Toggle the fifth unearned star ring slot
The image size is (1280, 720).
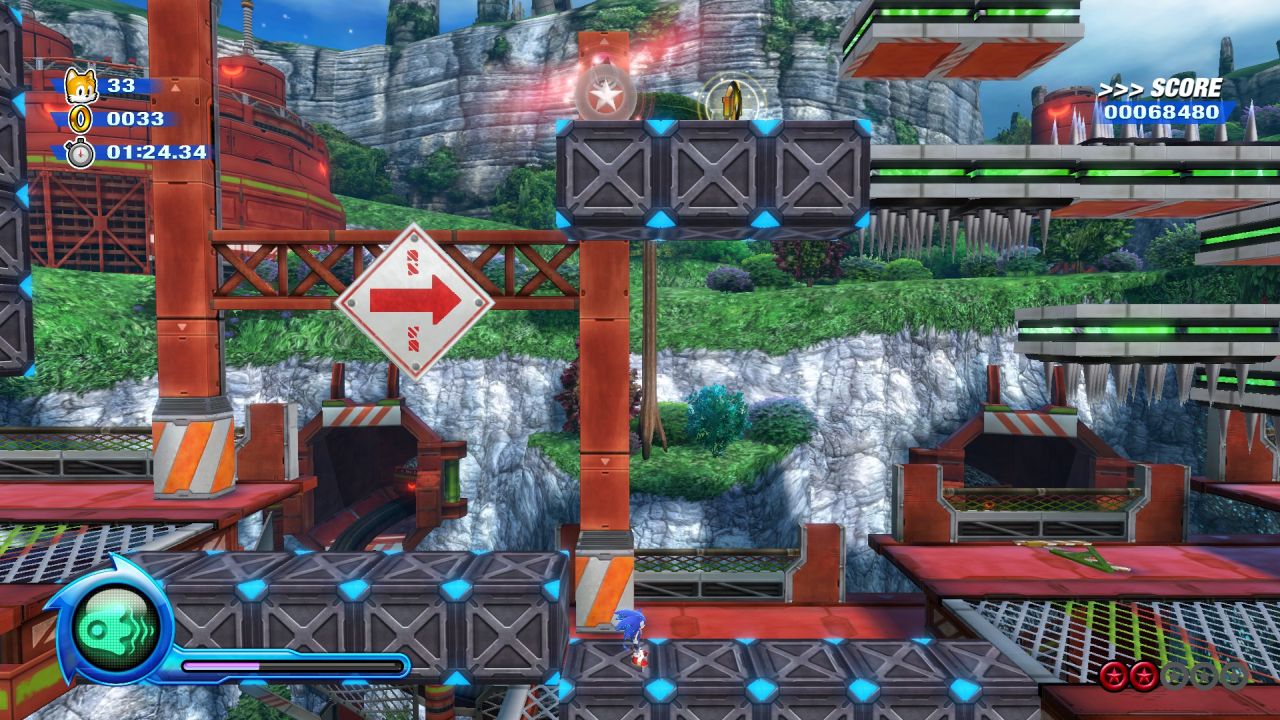[1235, 675]
